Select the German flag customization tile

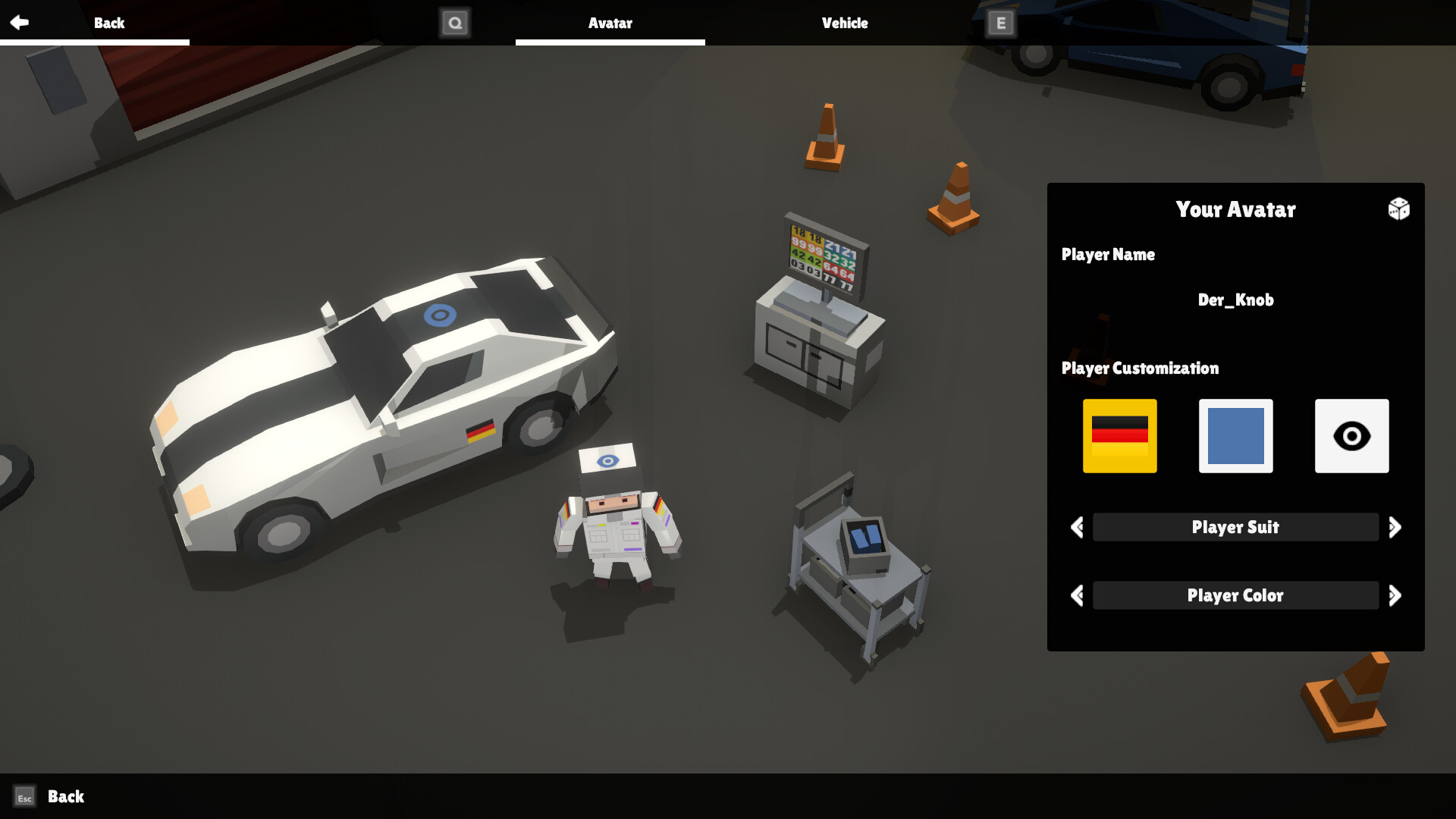[1120, 436]
